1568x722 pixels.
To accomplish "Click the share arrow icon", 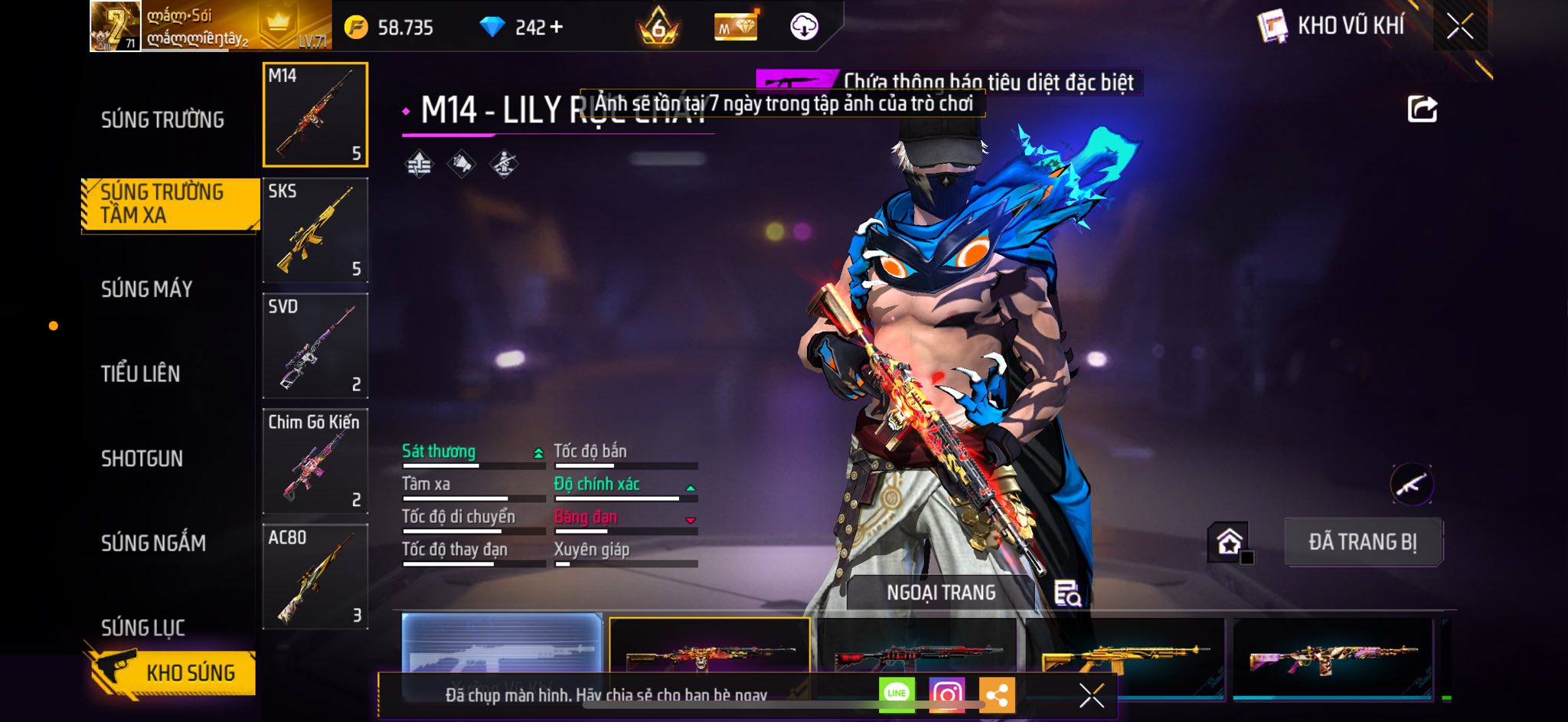I will pos(1422,109).
